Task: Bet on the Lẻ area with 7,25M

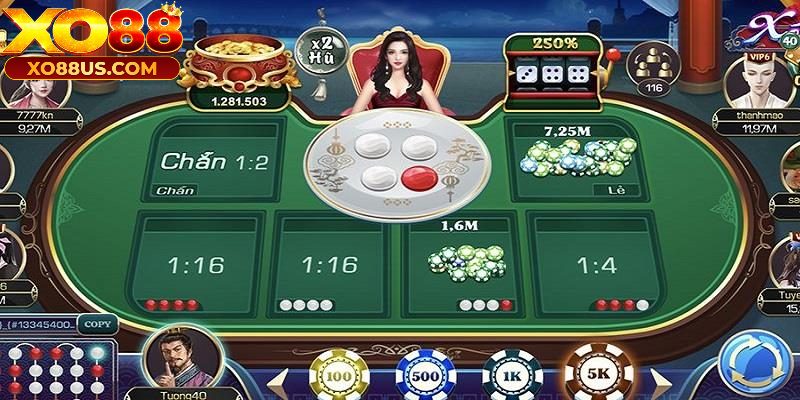Action: coord(575,160)
